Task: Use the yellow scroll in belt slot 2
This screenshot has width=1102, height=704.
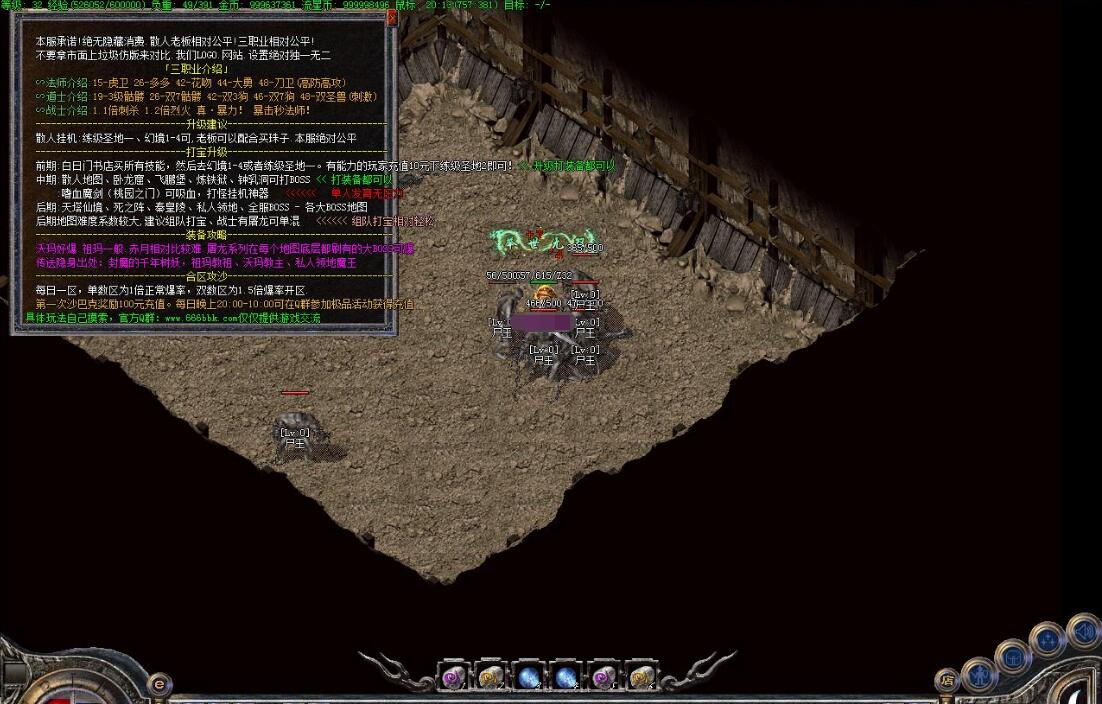Action: [491, 677]
